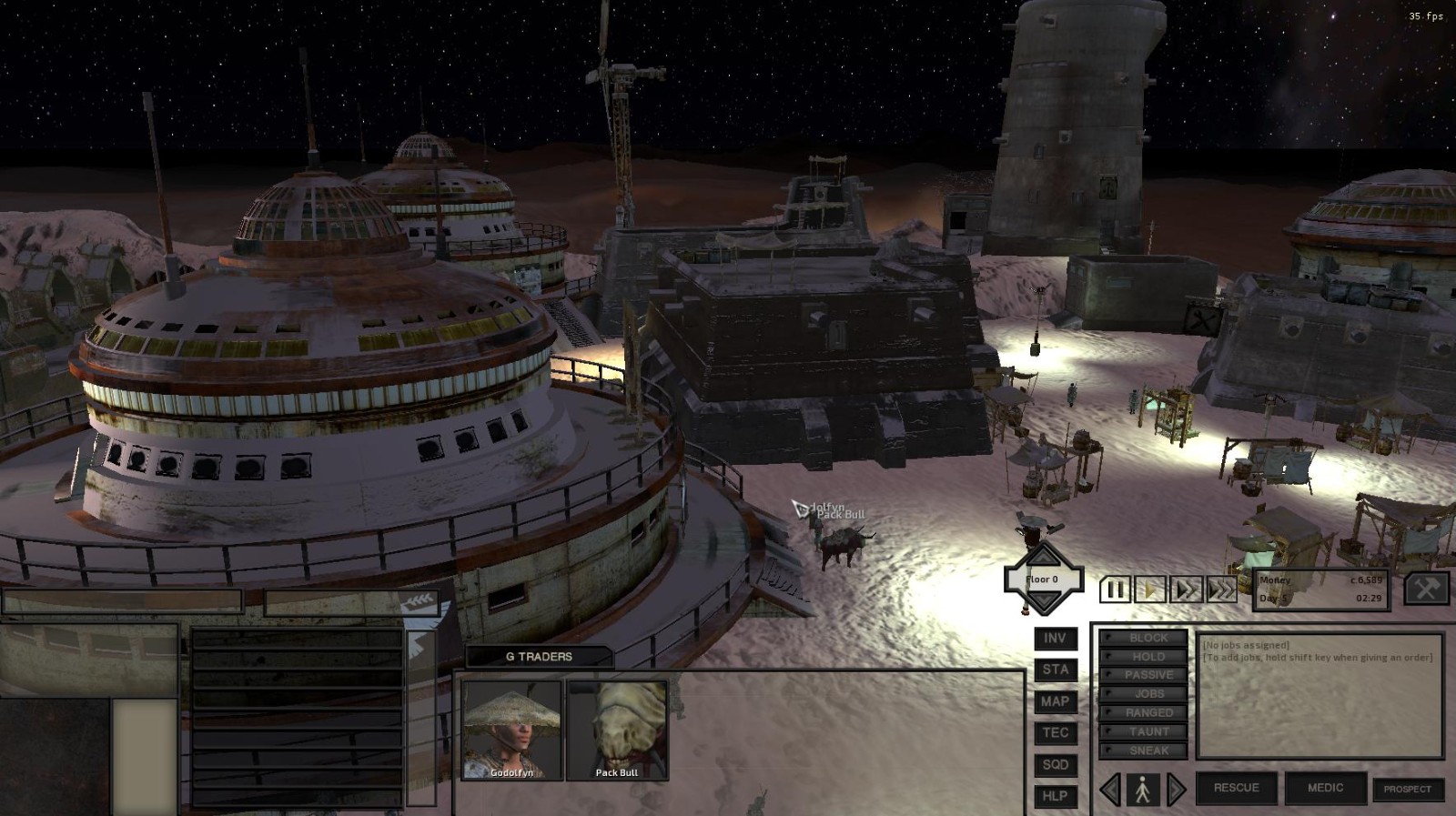The height and width of the screenshot is (816, 1456).
Task: Toggle the BLOCK stance
Action: [1144, 638]
